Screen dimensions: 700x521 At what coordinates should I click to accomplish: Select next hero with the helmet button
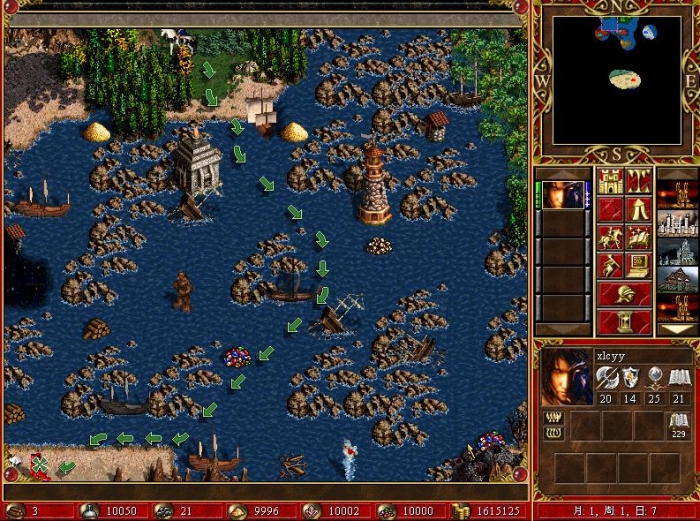pos(624,294)
